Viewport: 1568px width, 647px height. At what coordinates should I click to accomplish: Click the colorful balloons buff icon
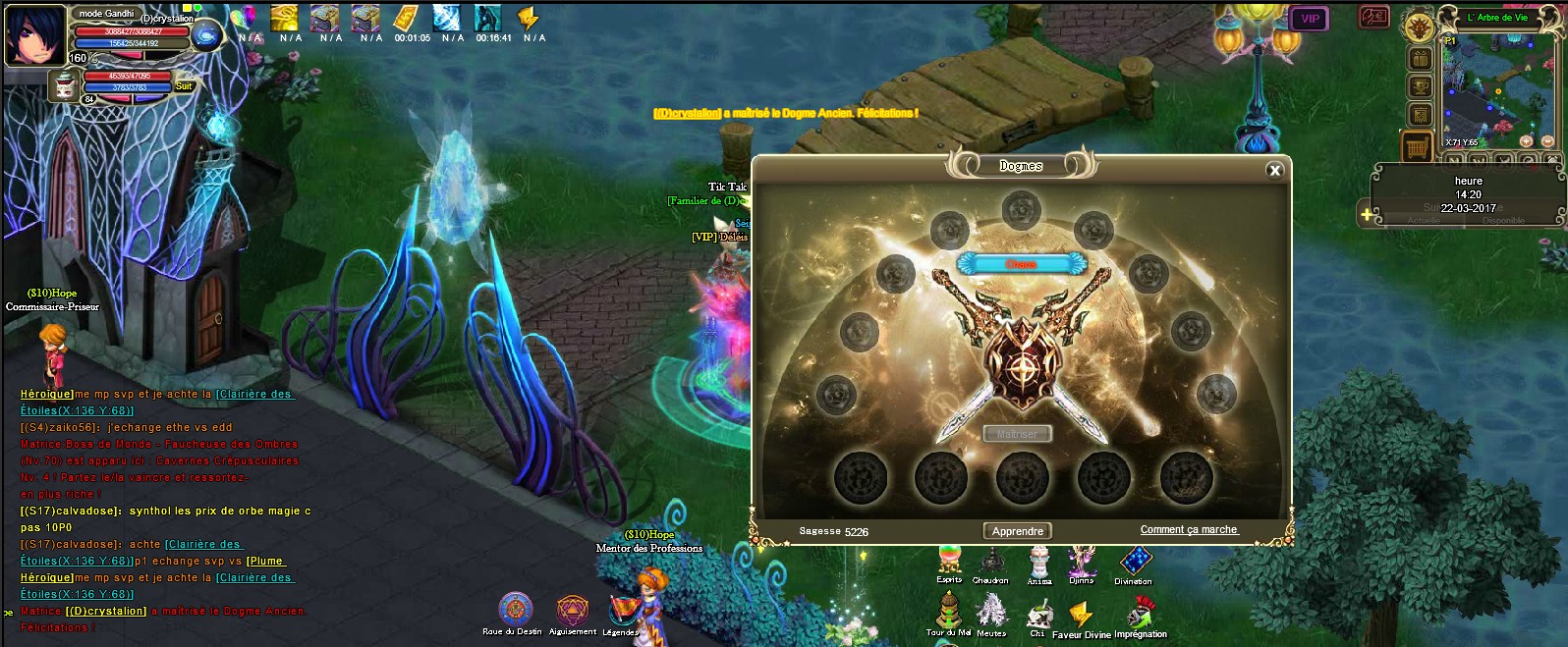[244, 18]
